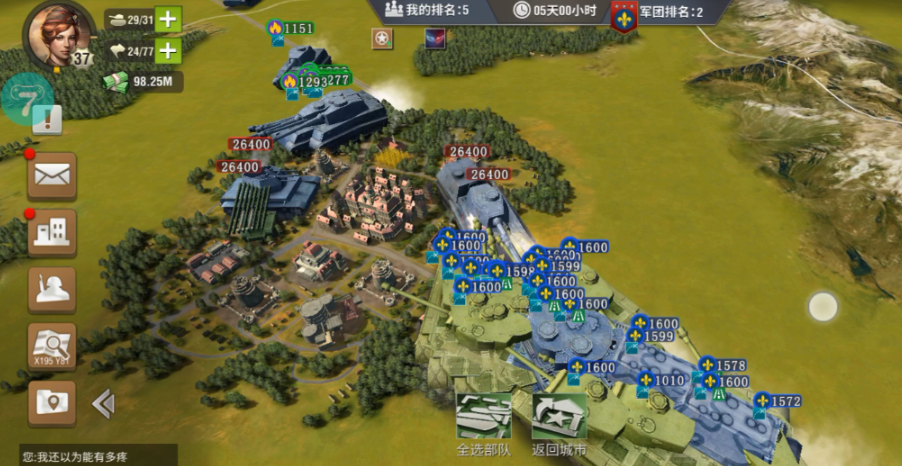Collapse the left side menu with double arrow
Image resolution: width=902 pixels, height=466 pixels.
(x=102, y=403)
